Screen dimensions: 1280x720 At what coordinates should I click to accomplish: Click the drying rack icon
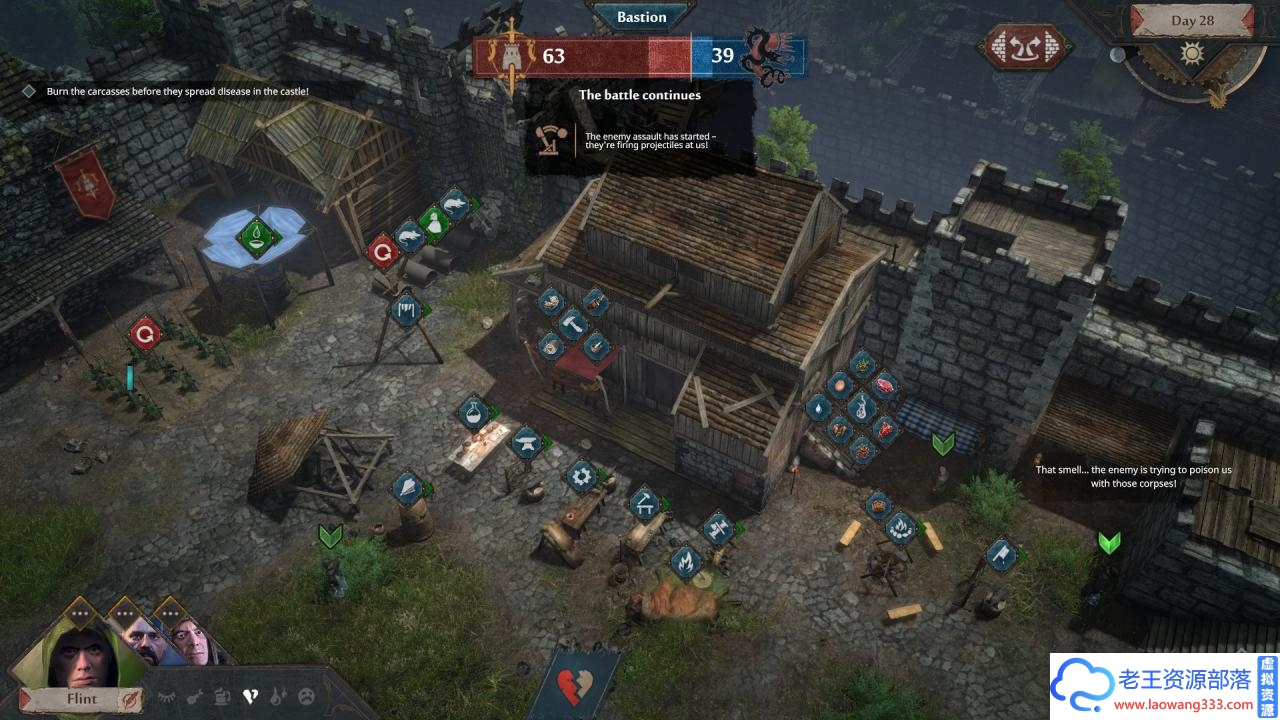(x=405, y=309)
